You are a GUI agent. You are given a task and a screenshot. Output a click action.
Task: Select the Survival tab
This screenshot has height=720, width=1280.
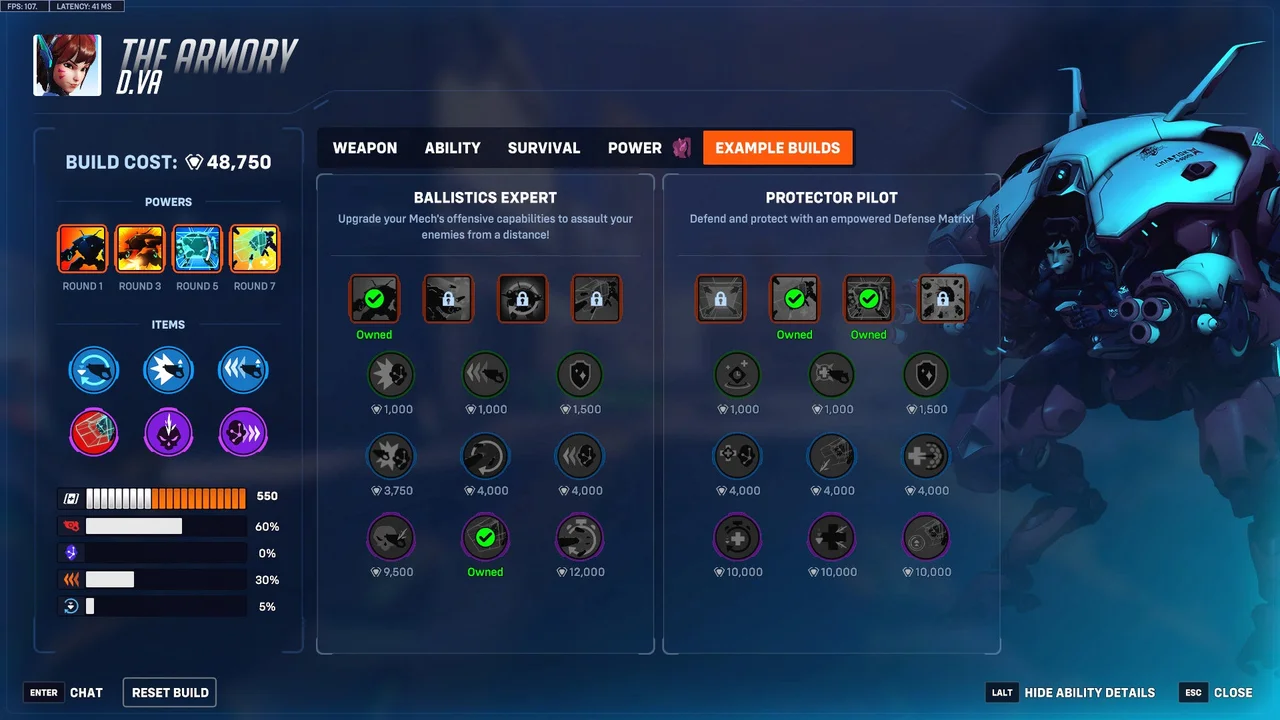[544, 148]
